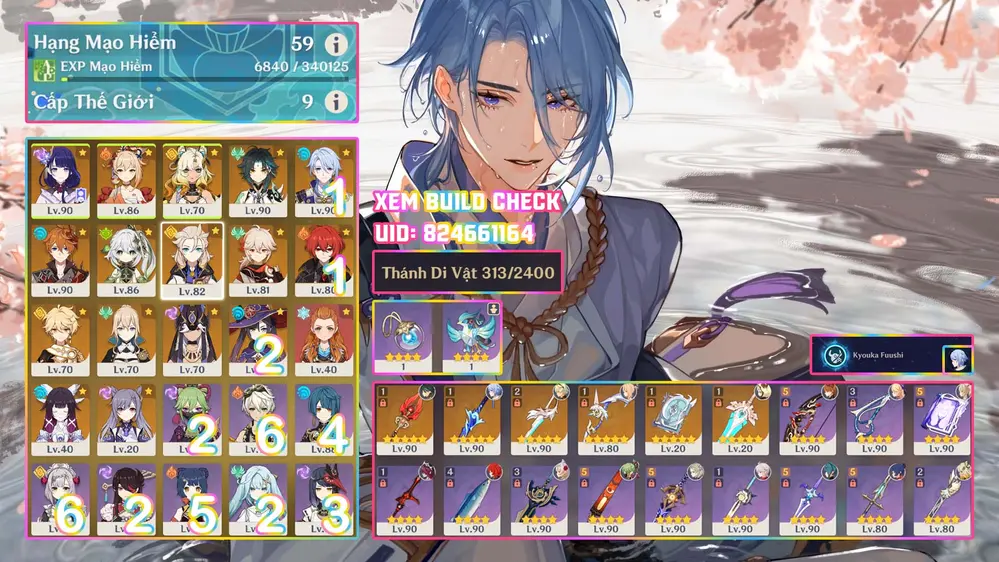The height and width of the screenshot is (562, 999).
Task: Open the Hạng Mạo Hiểm info icon
Action: 337,44
